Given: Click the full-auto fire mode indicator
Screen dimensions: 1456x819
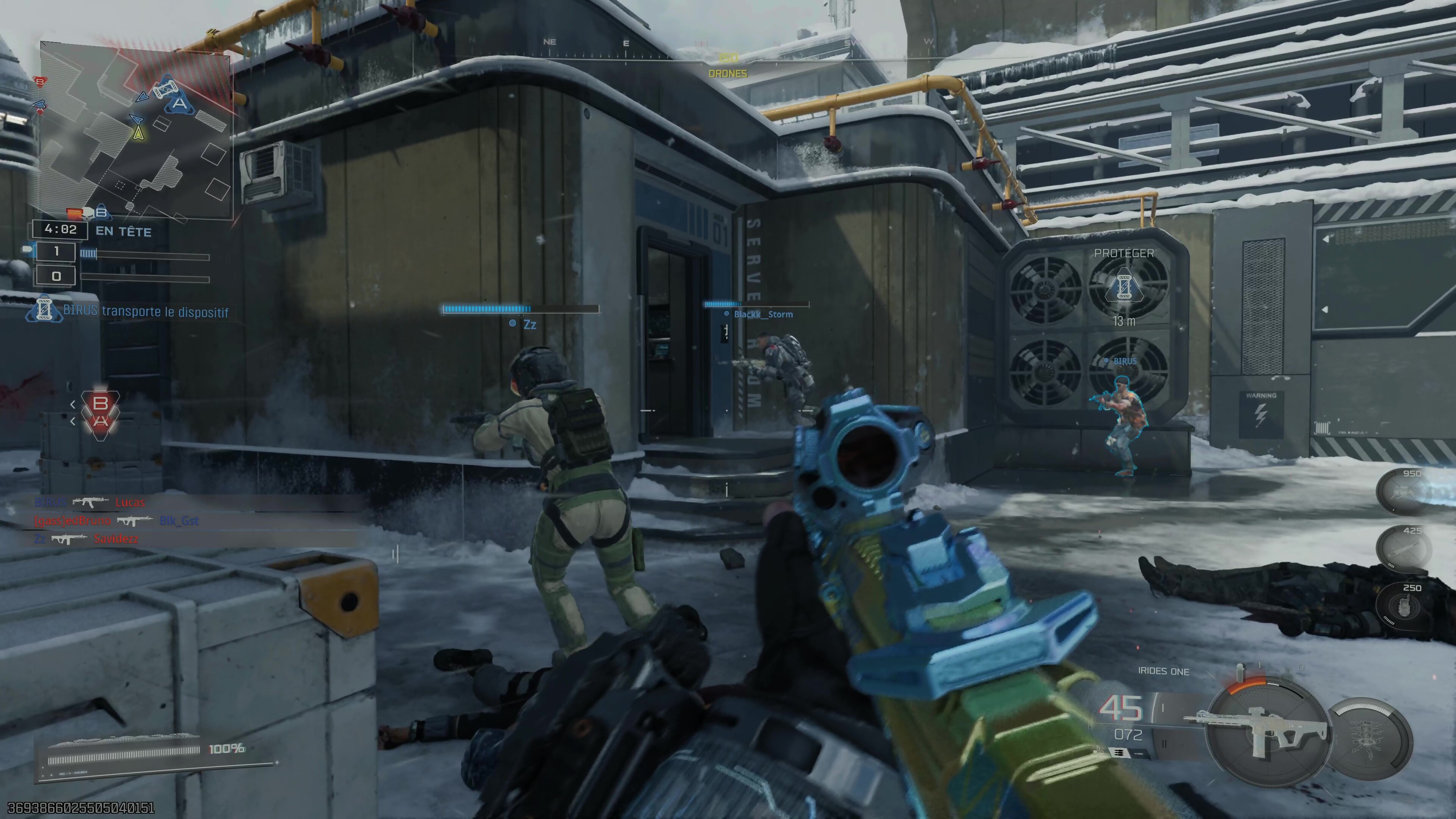Looking at the screenshot, I should (x=1120, y=752).
